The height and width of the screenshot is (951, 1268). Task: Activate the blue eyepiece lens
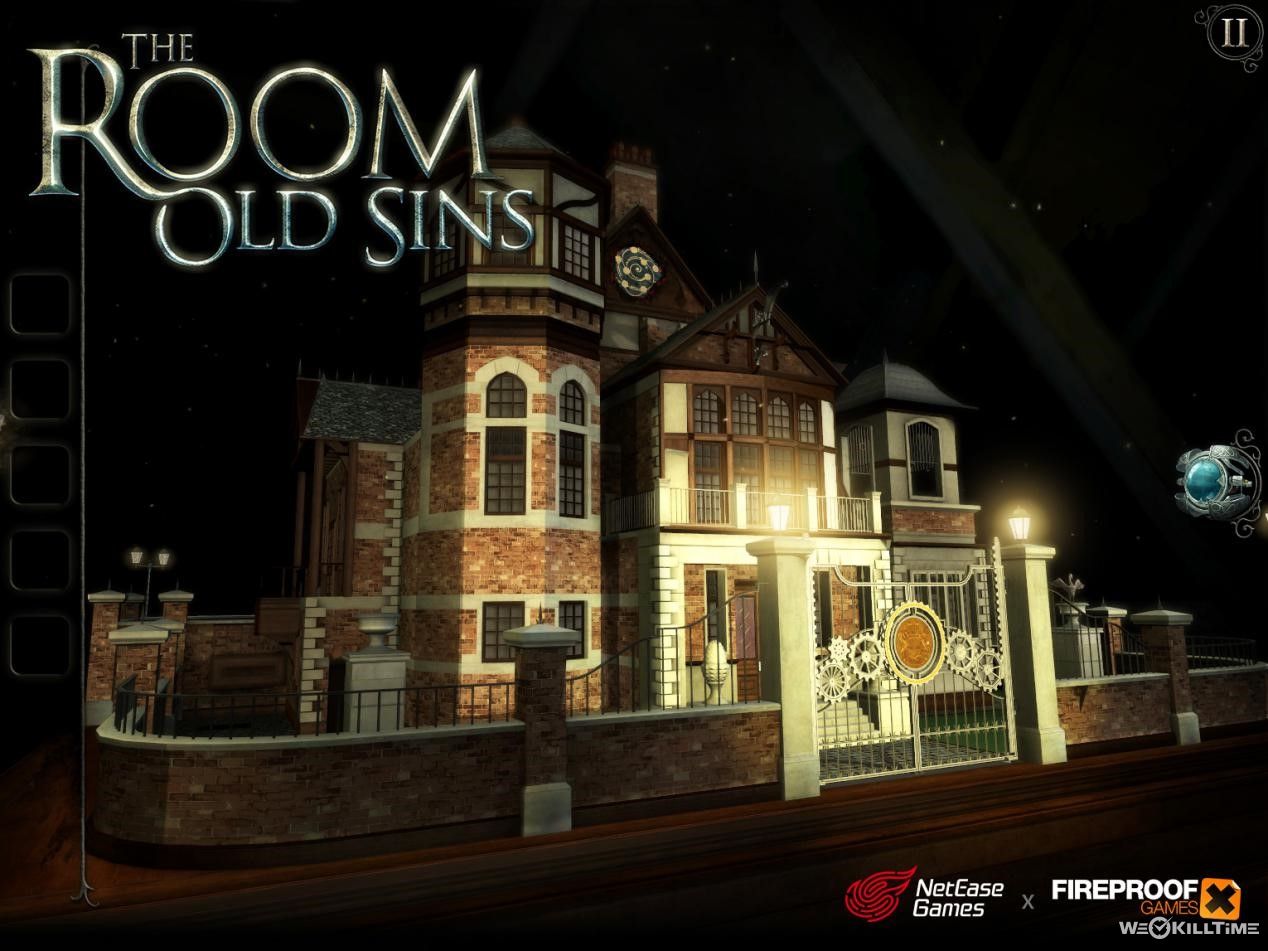click(1213, 479)
